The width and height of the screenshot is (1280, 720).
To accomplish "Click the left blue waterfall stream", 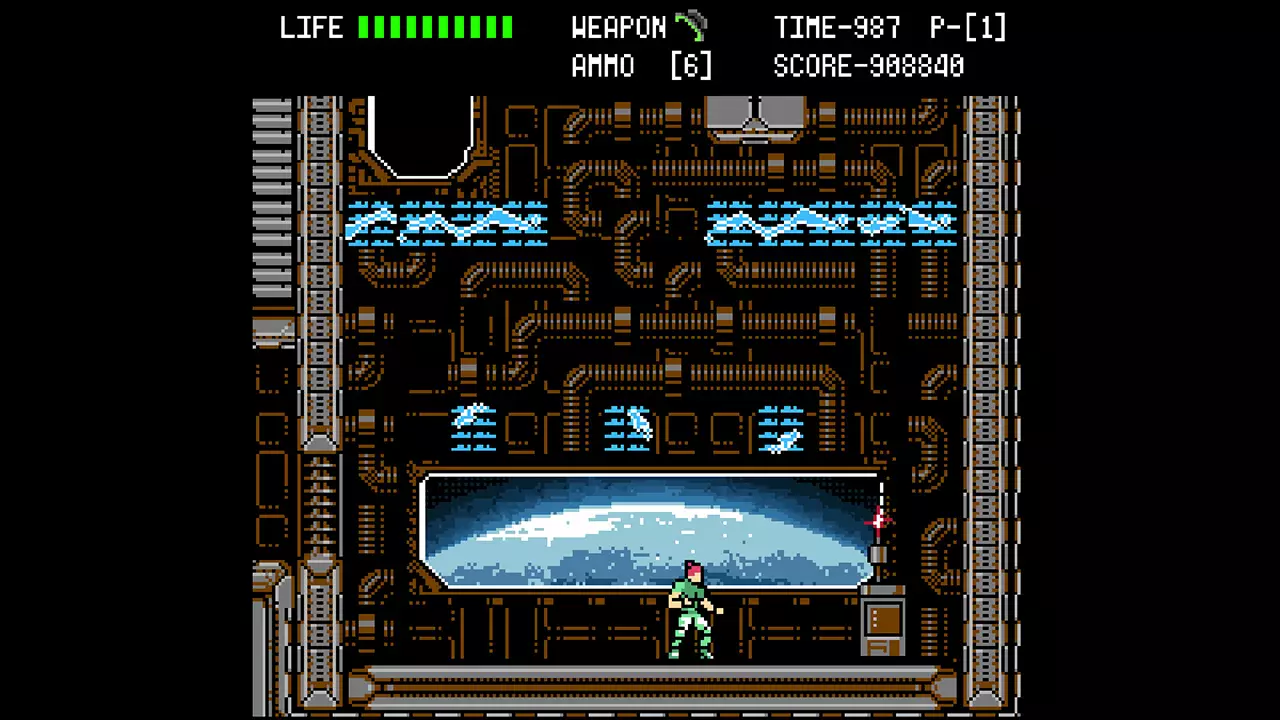I will [445, 222].
